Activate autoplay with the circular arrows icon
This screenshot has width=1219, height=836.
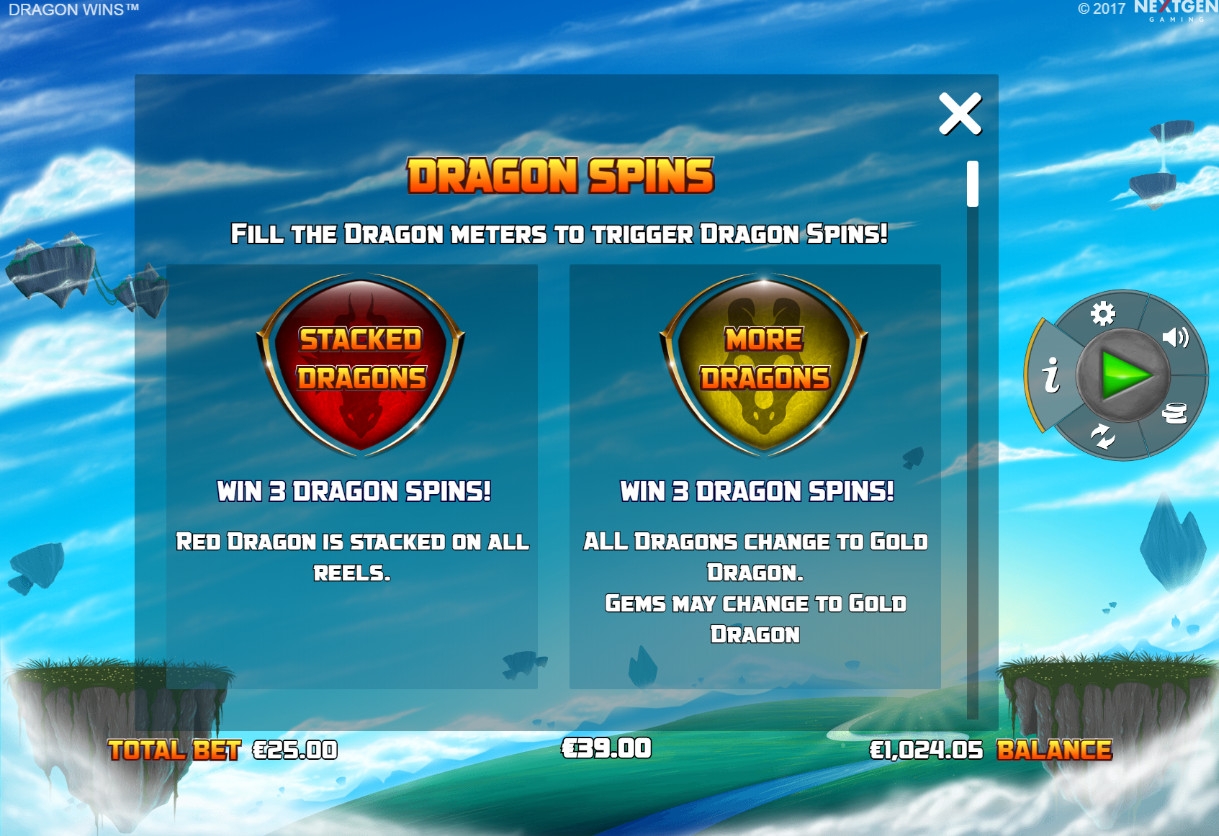pos(1103,436)
